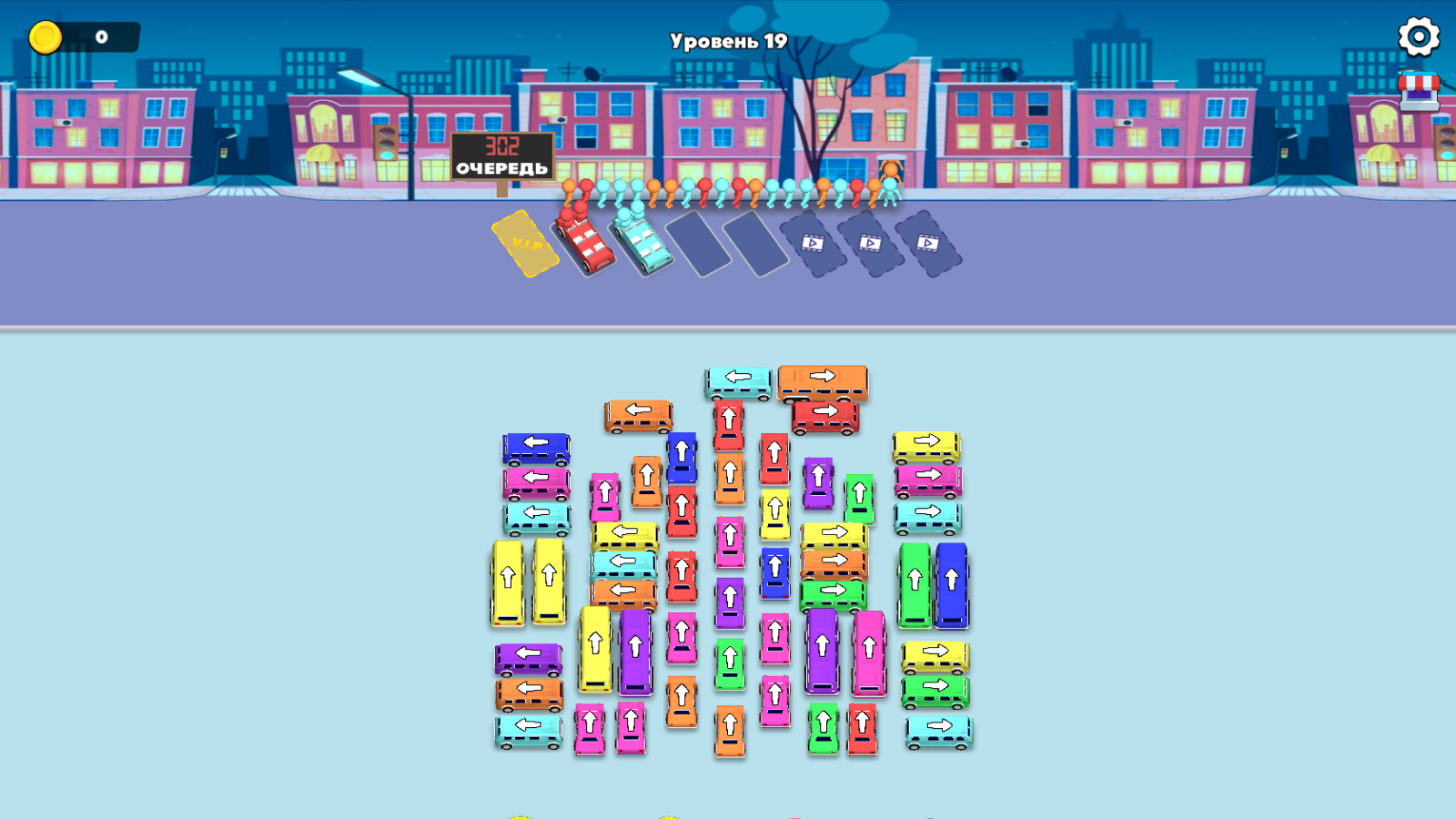This screenshot has height=819, width=1456.
Task: Open the in-game shop
Action: pos(1417,91)
